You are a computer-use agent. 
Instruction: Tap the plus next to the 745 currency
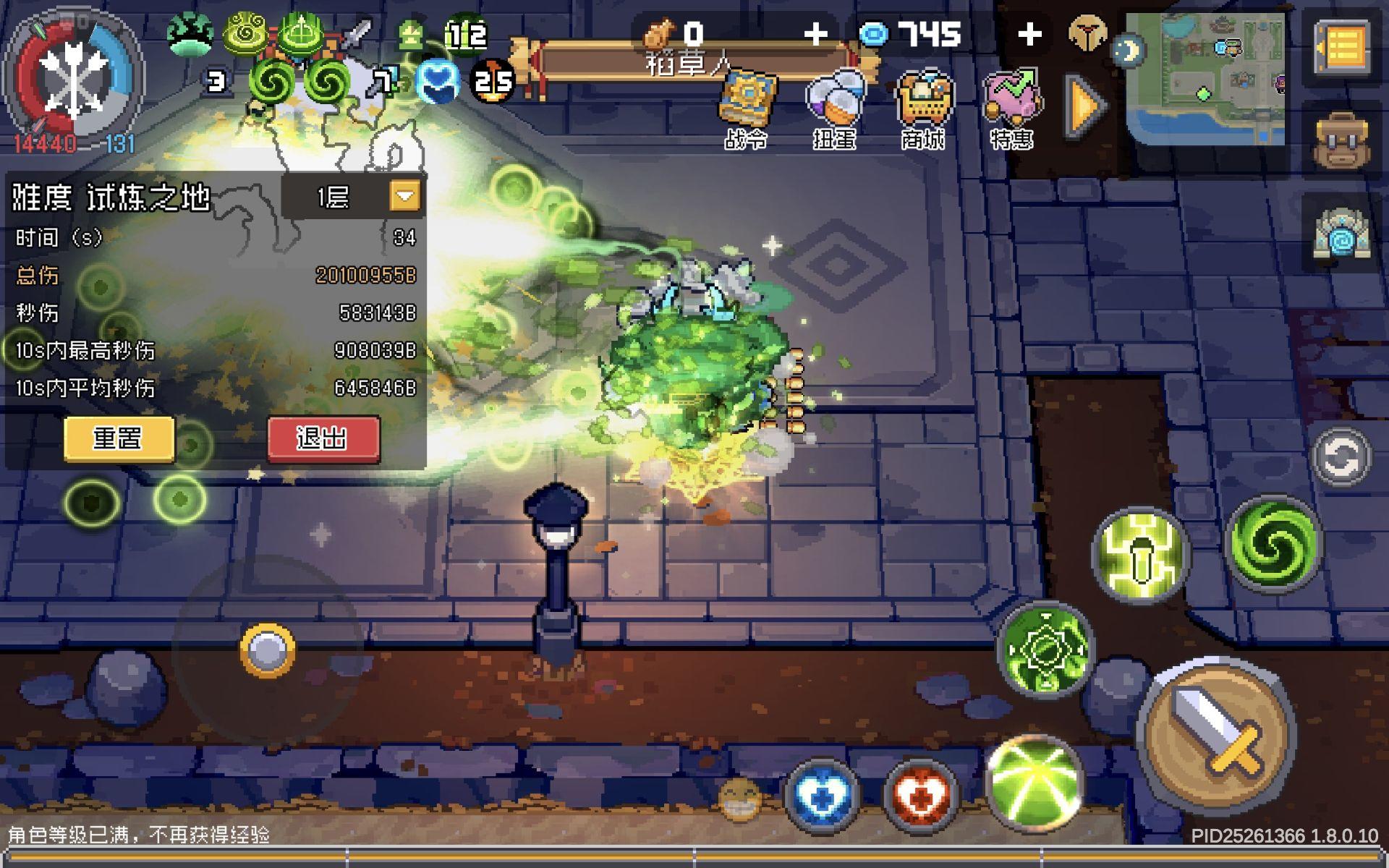[x=1029, y=33]
